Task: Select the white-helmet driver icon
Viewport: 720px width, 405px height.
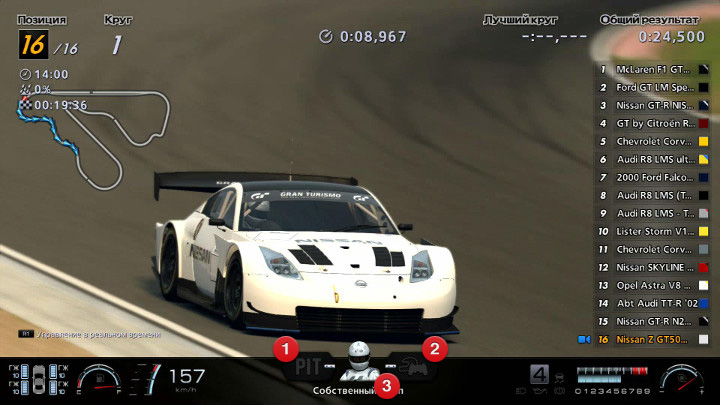Action: (358, 362)
